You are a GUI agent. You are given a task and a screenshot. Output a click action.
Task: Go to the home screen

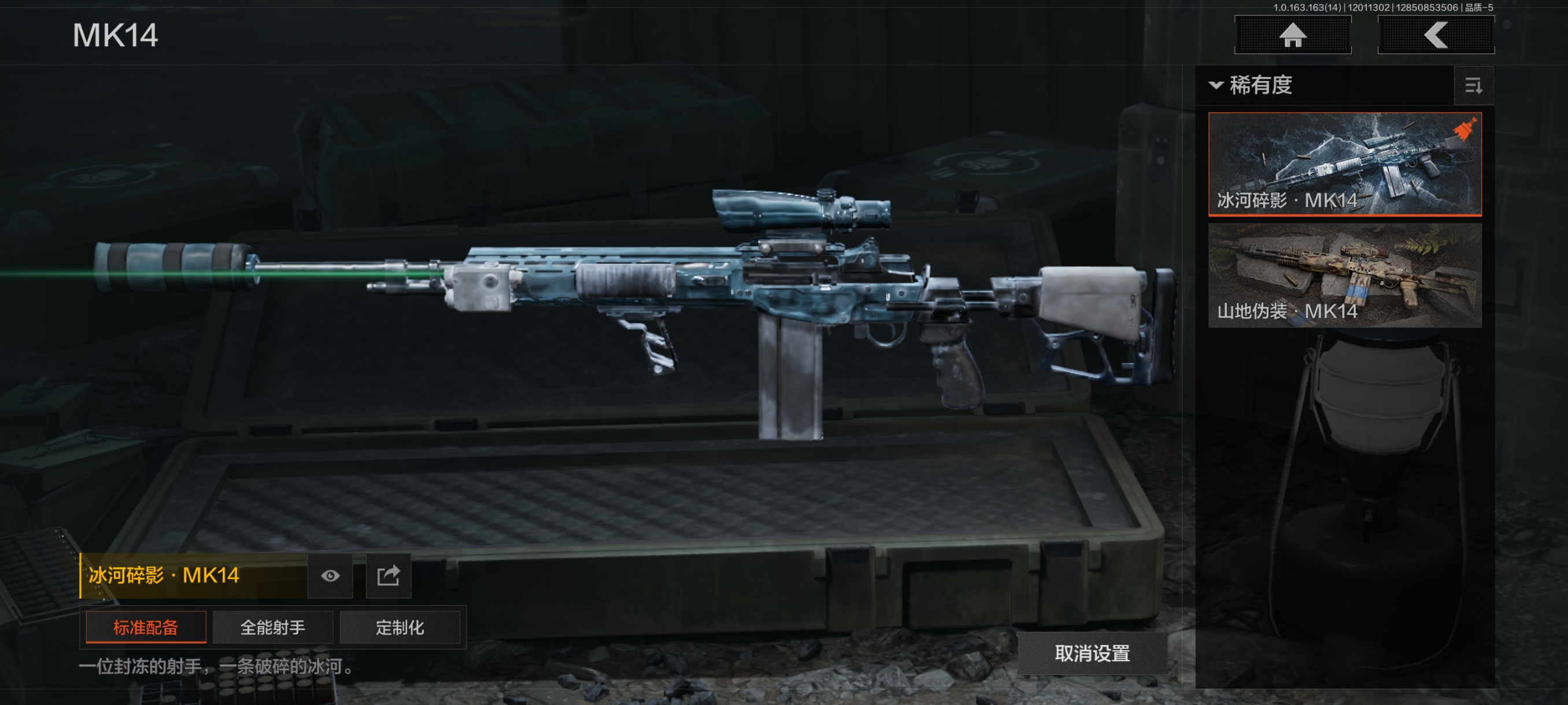coord(1292,35)
